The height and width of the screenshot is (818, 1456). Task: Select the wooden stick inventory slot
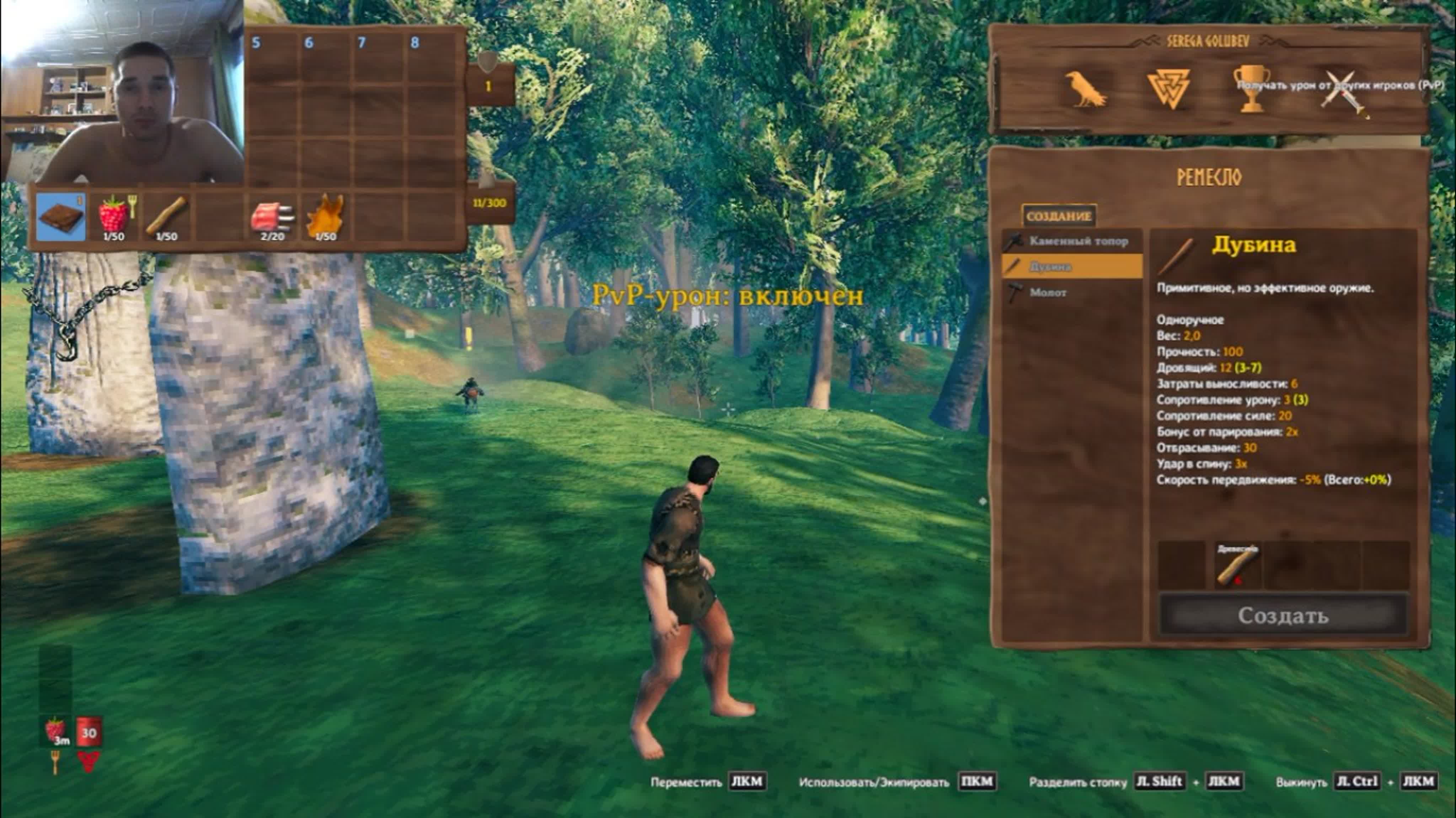click(x=166, y=217)
